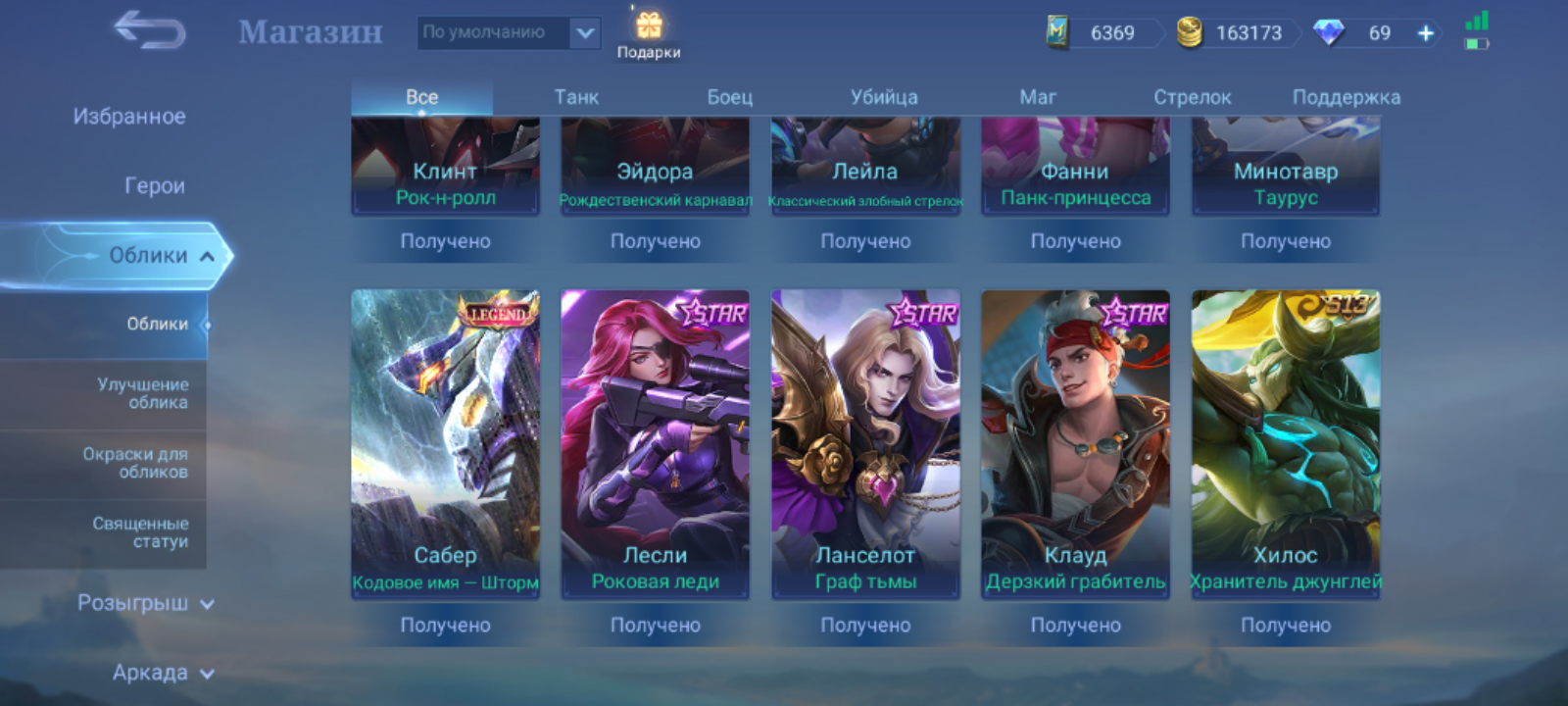The width and height of the screenshot is (1568, 706).
Task: View the Лесли Роковая леди skin
Action: click(655, 443)
